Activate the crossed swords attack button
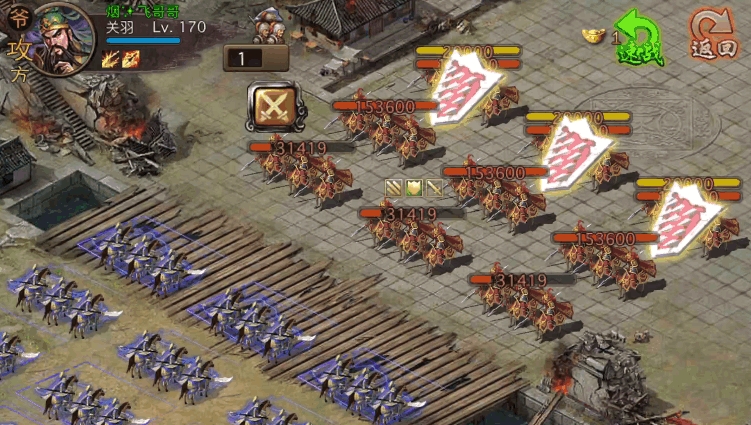751x425 pixels. 269,105
